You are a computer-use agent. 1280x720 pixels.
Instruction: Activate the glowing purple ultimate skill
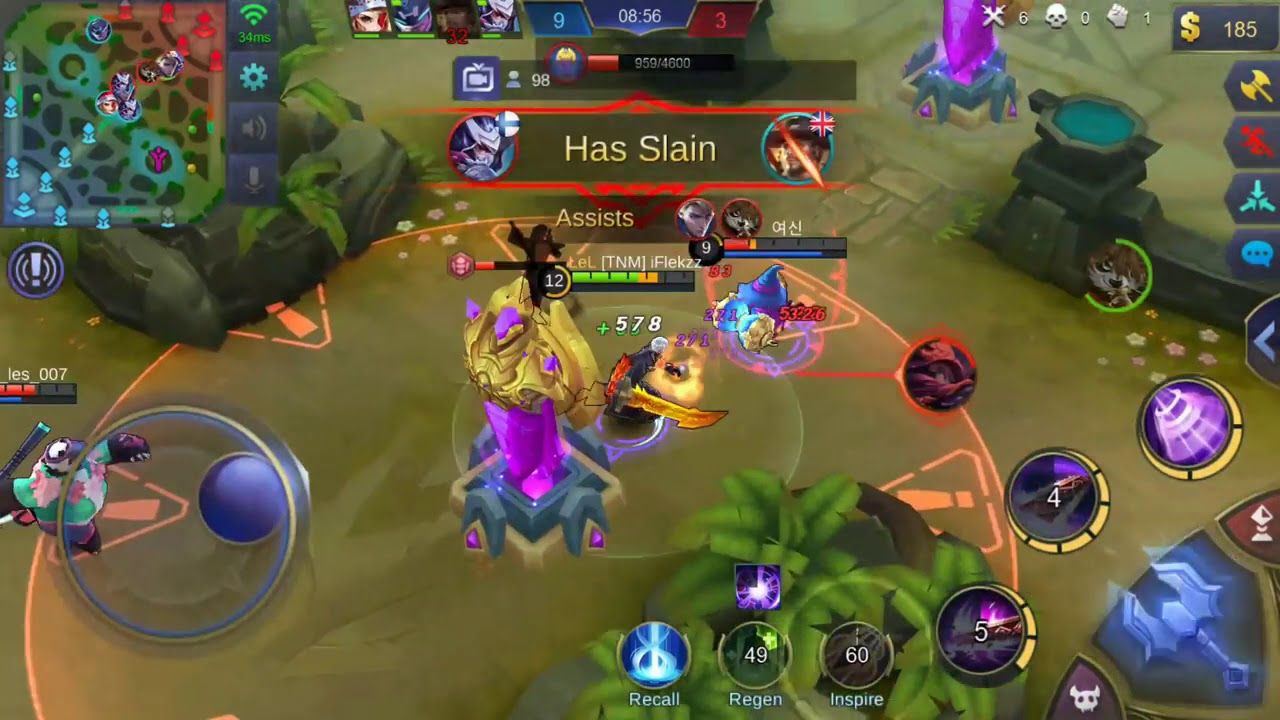pyautogui.click(x=1188, y=423)
